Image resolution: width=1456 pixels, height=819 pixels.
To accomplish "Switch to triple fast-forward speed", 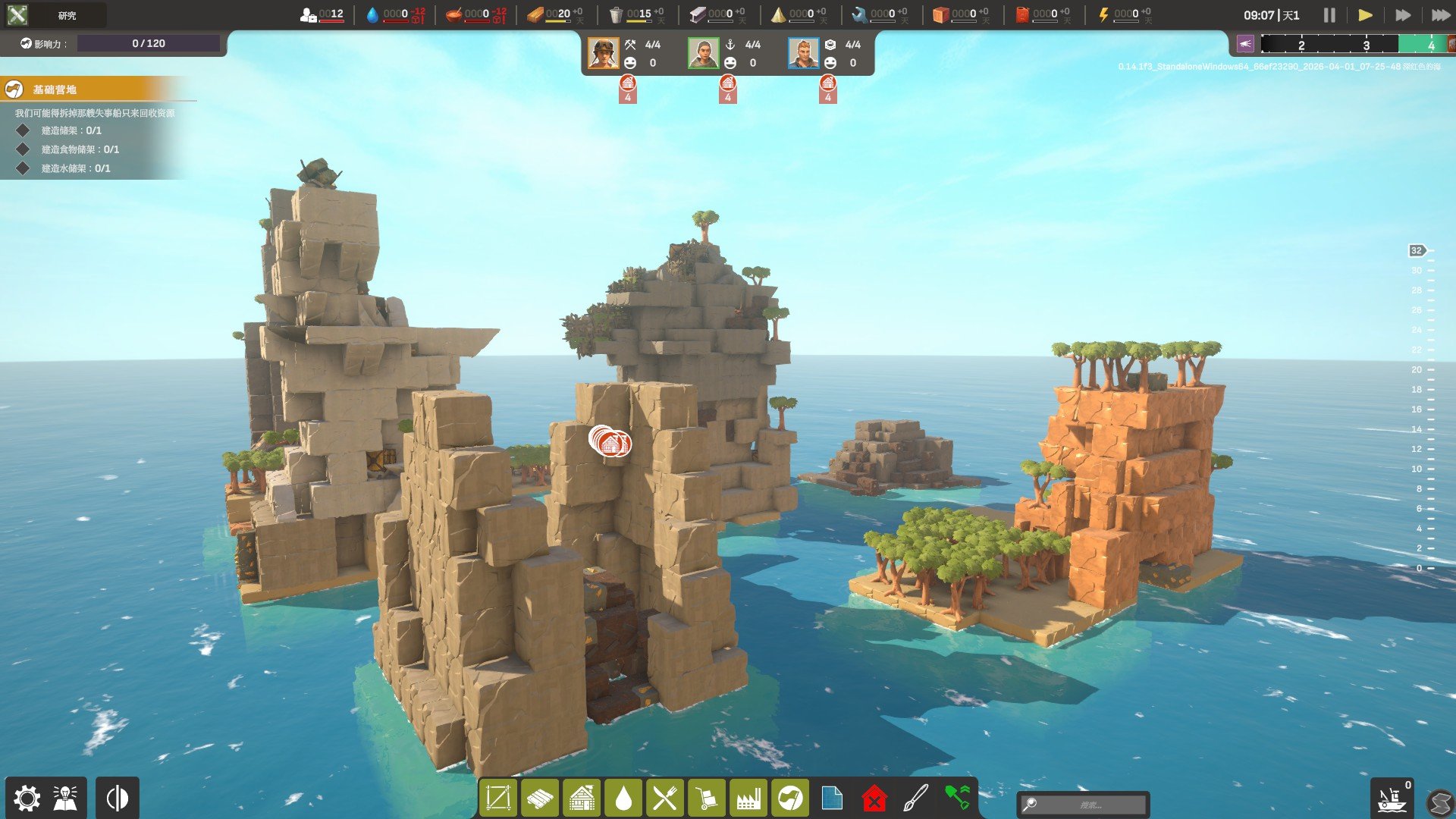I will click(1440, 15).
